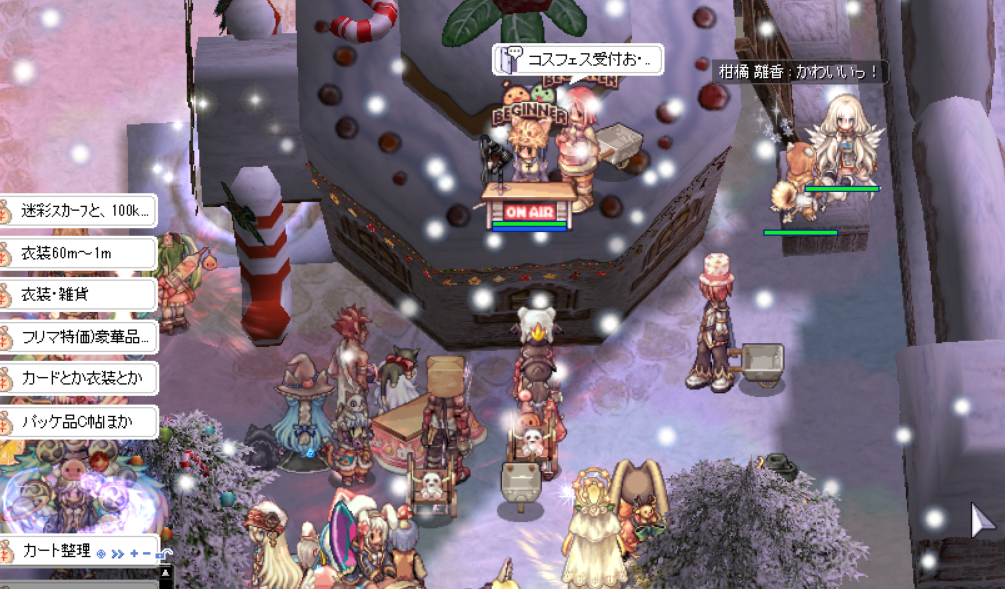Screen dimensions: 1005x589
Task: View the カードとか衣装とか shop
Action: (x=78, y=379)
